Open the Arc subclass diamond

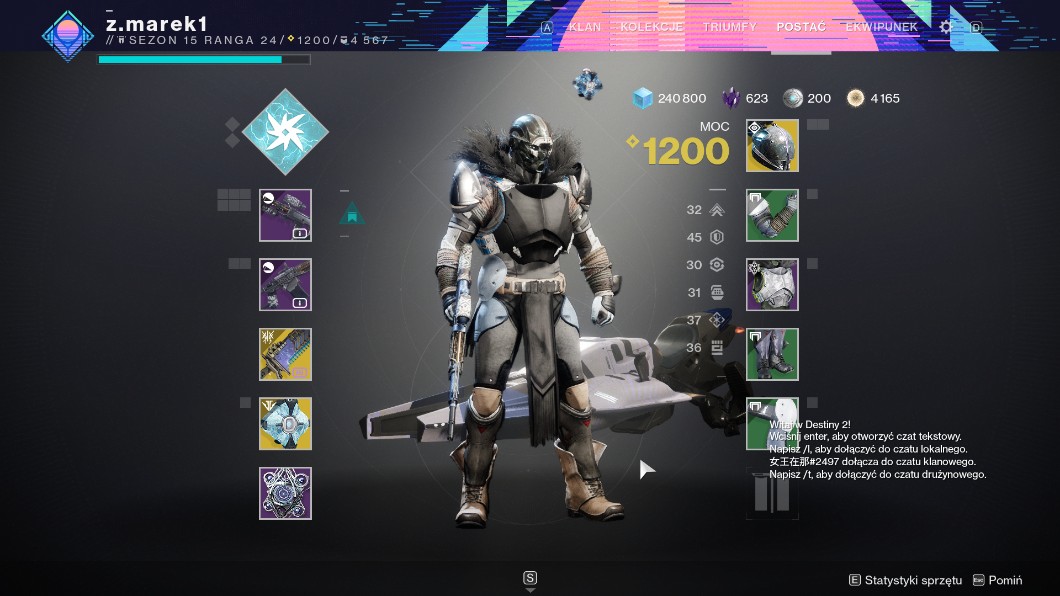pos(285,131)
